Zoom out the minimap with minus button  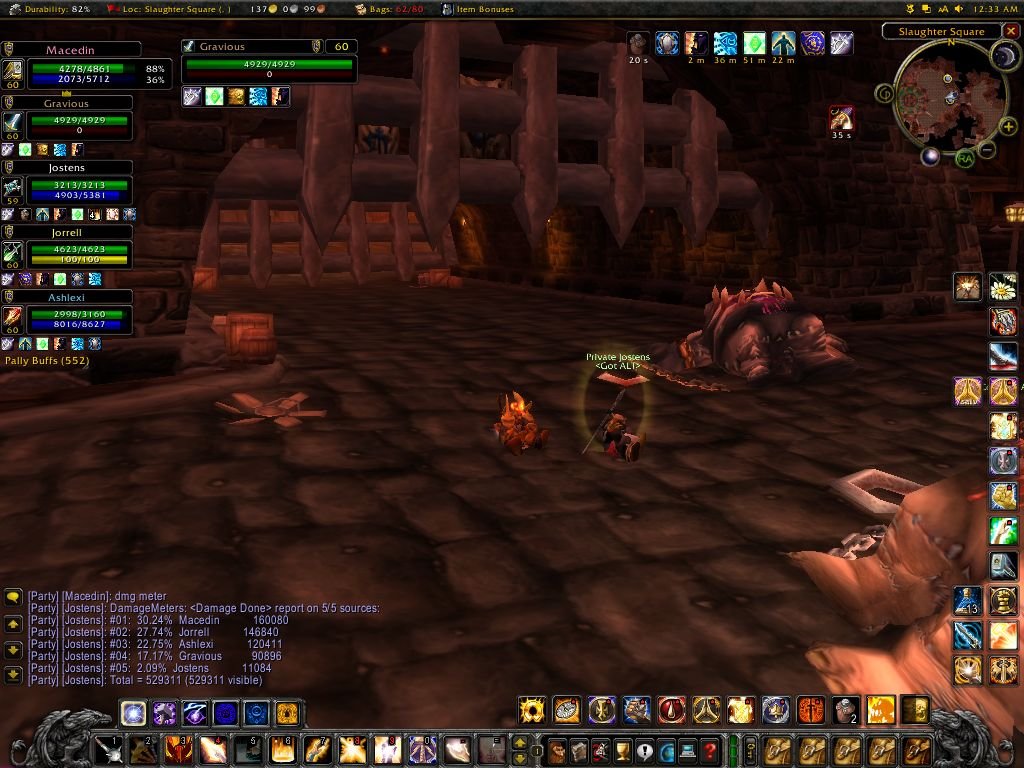point(986,151)
